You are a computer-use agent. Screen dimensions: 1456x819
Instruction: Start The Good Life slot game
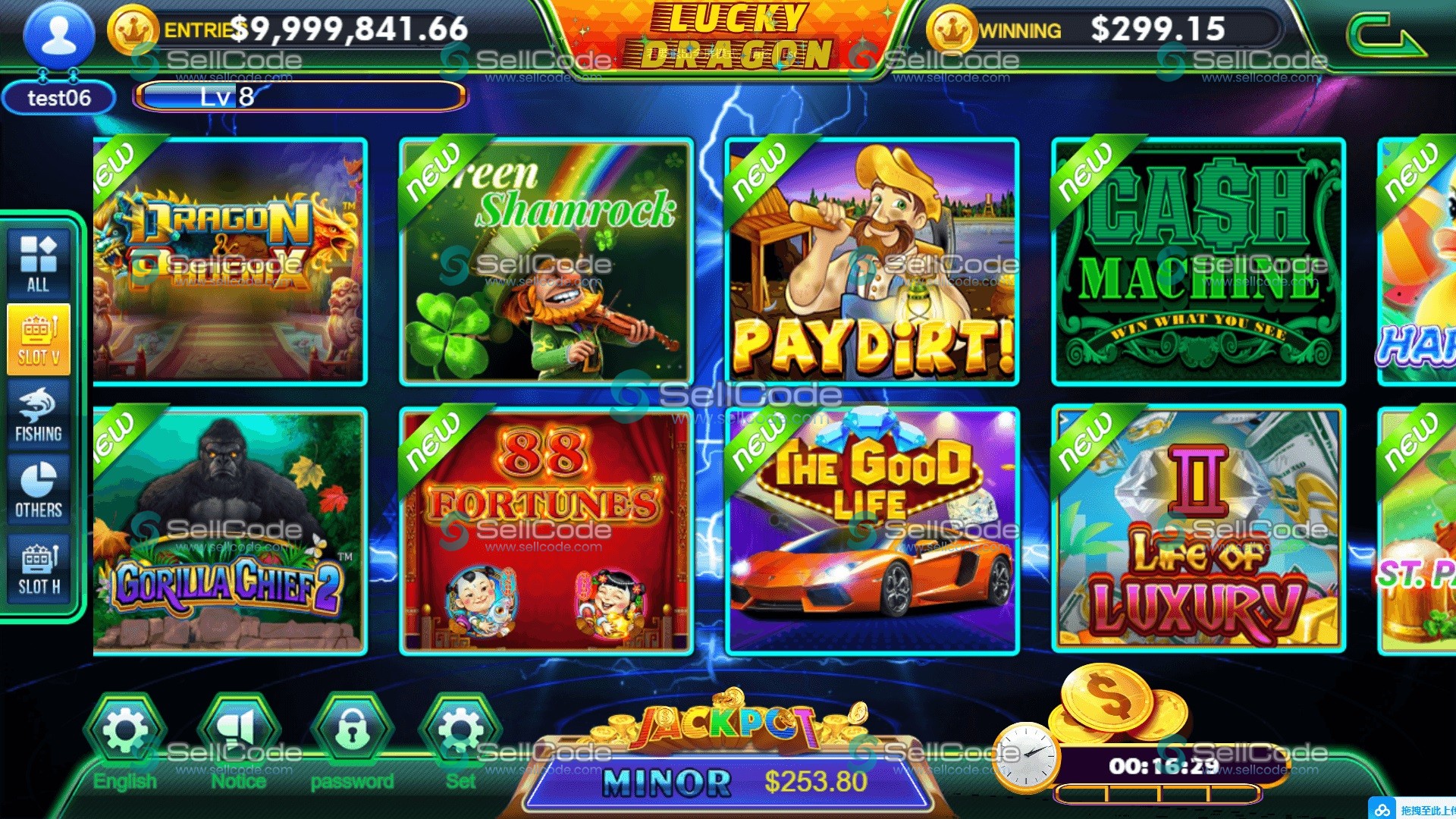[872, 531]
